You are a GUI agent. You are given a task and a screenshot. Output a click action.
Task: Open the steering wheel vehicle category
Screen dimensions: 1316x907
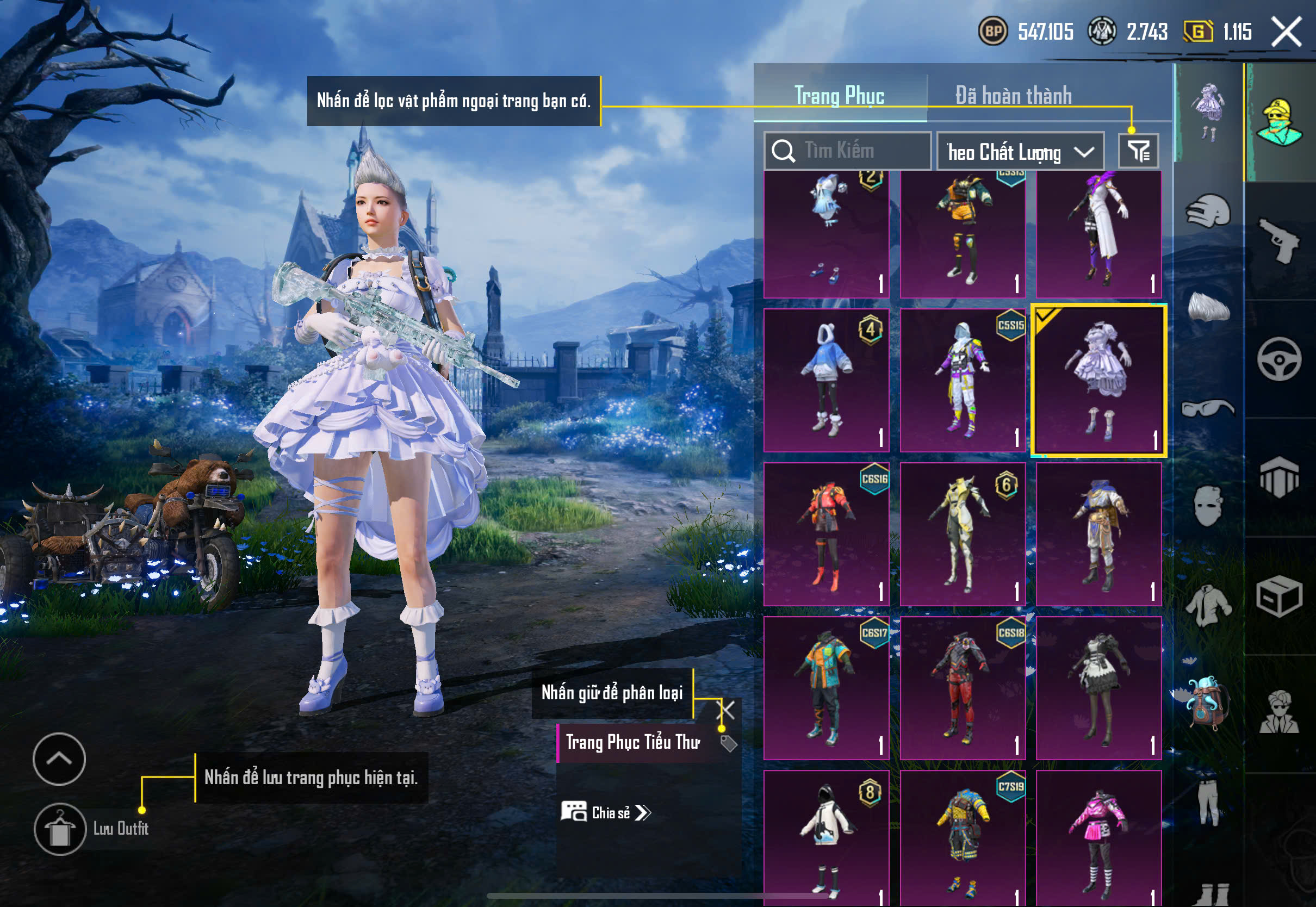tap(1278, 359)
